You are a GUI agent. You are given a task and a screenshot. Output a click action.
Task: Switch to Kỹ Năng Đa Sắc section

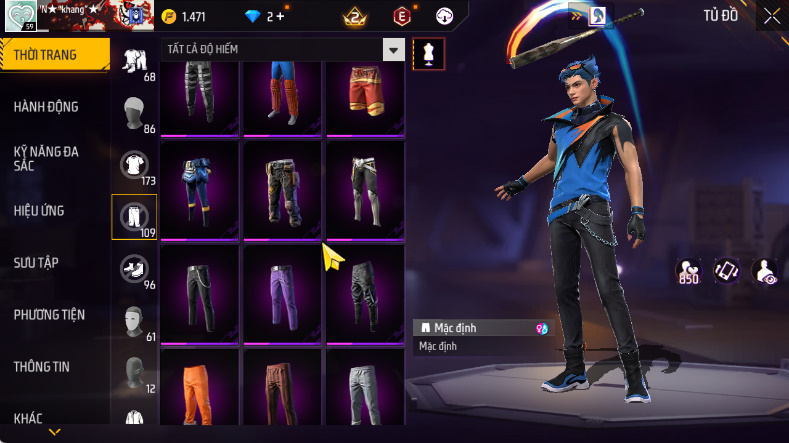coord(47,158)
